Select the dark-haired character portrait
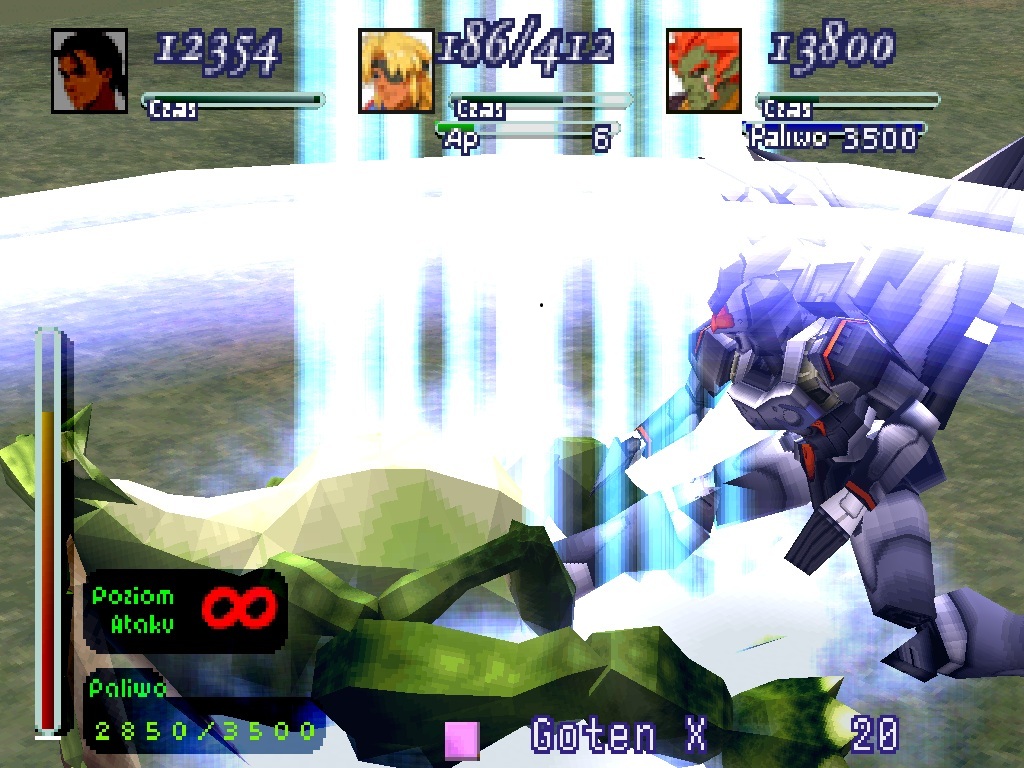The height and width of the screenshot is (768, 1024). click(89, 71)
